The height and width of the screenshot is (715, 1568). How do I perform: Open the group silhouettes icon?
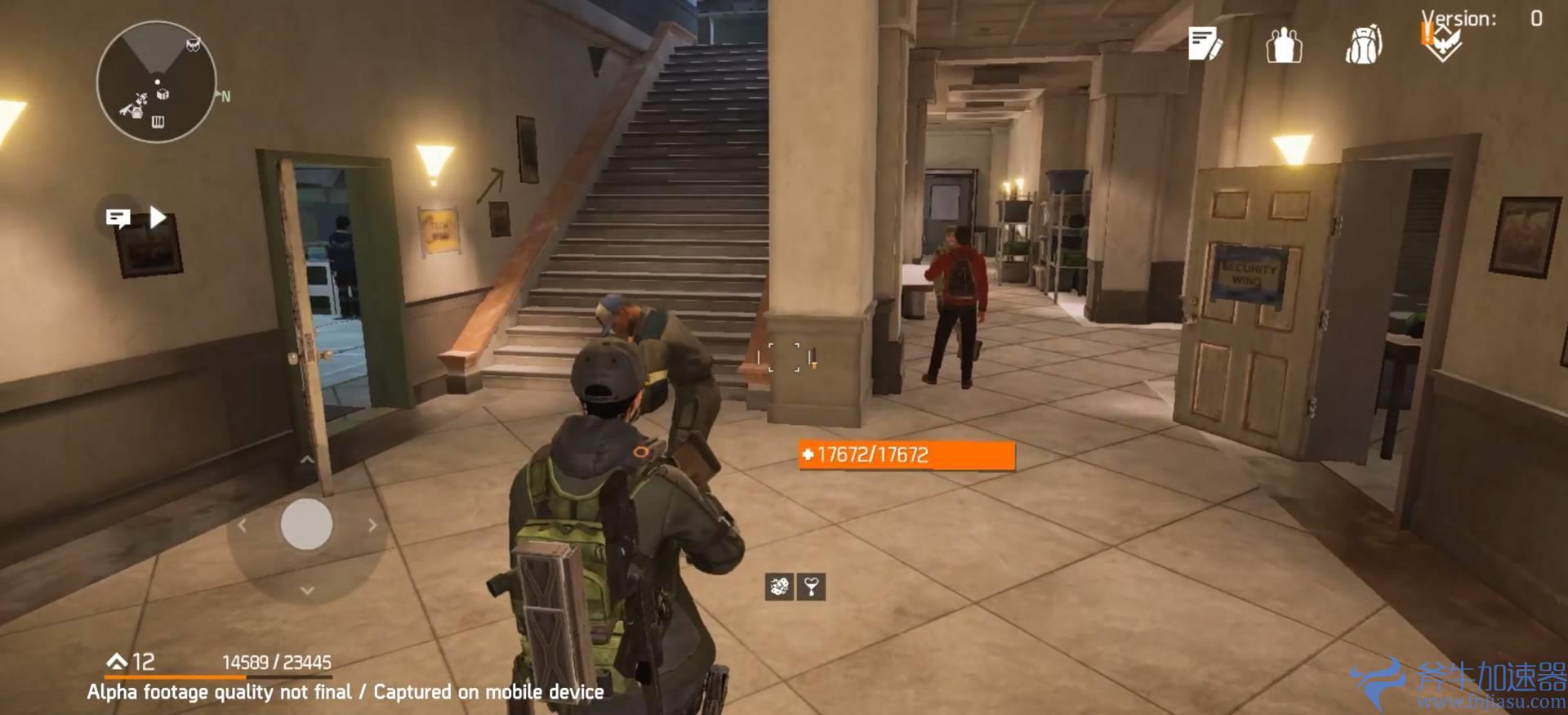point(1284,44)
